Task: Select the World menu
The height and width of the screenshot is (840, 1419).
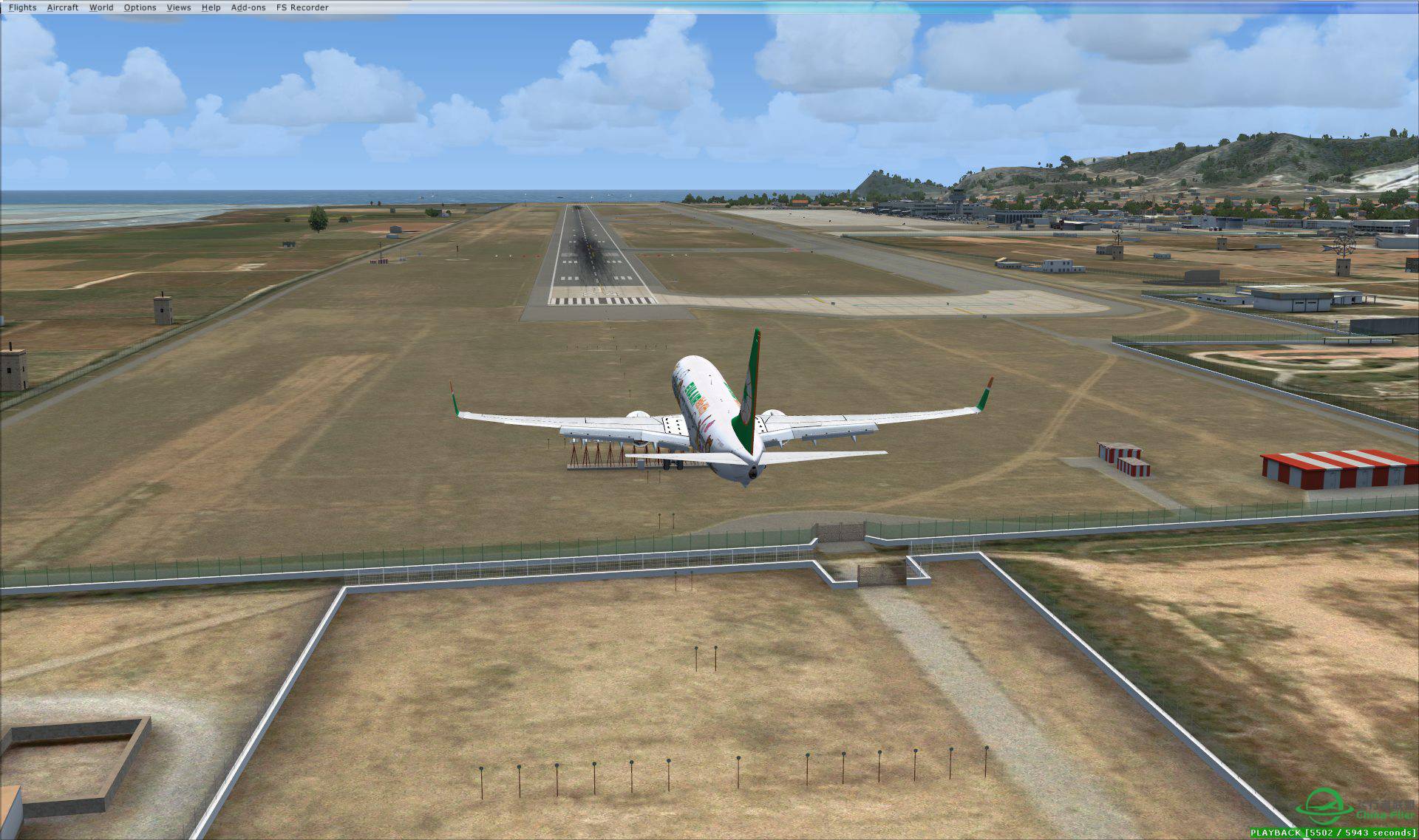Action: [101, 7]
